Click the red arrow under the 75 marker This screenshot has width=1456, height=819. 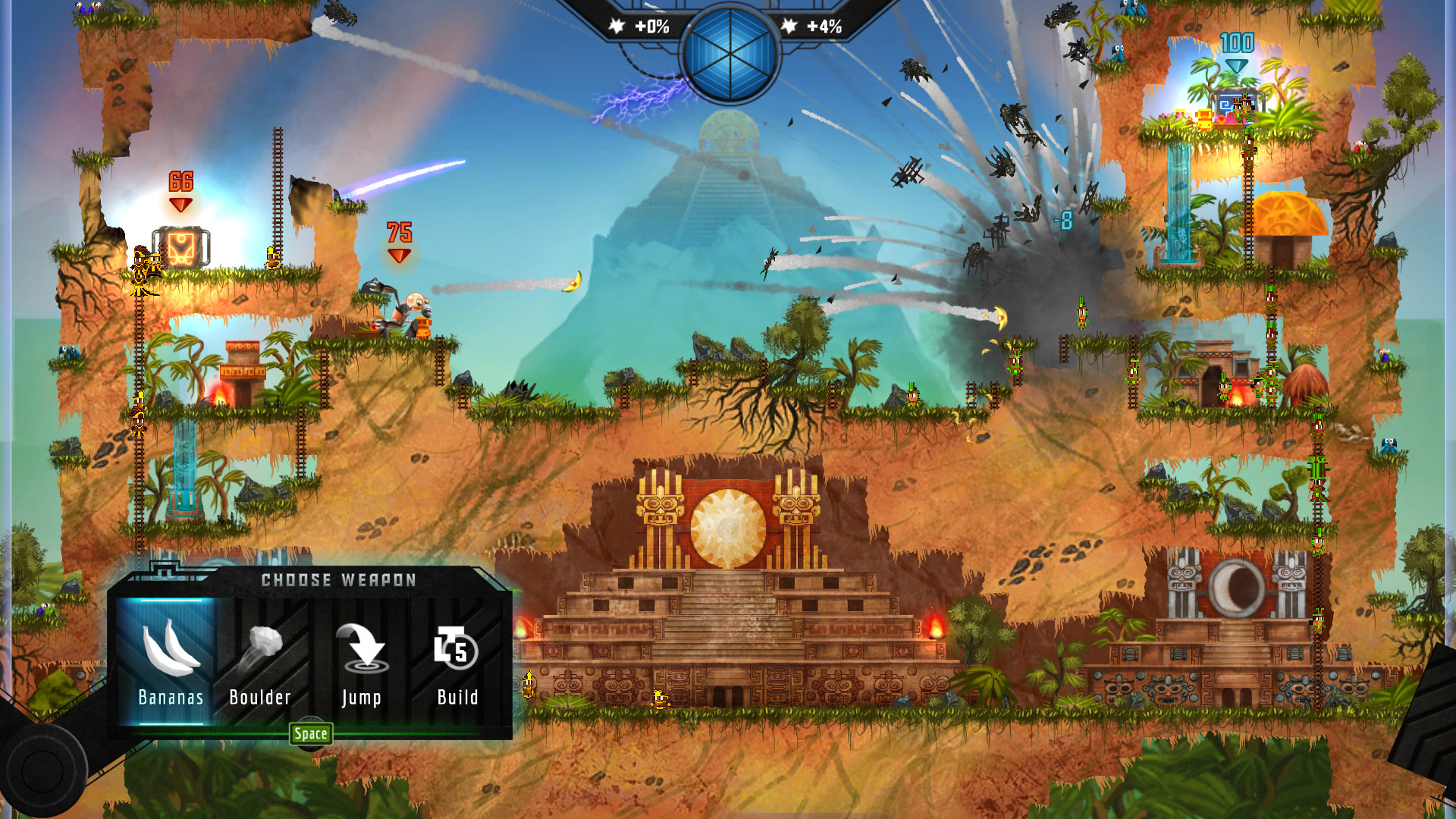click(397, 256)
